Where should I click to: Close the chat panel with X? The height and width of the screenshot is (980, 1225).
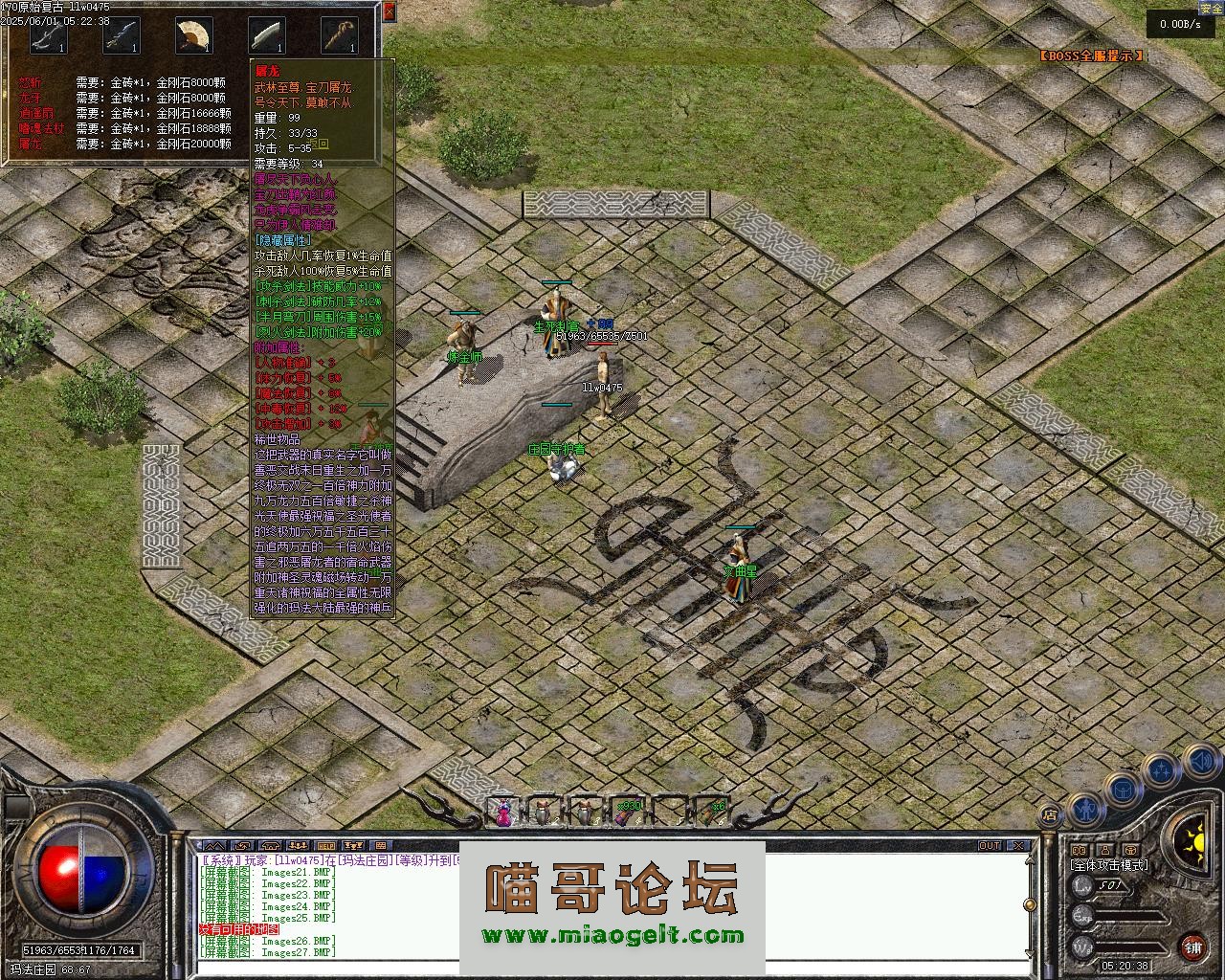tap(1020, 846)
